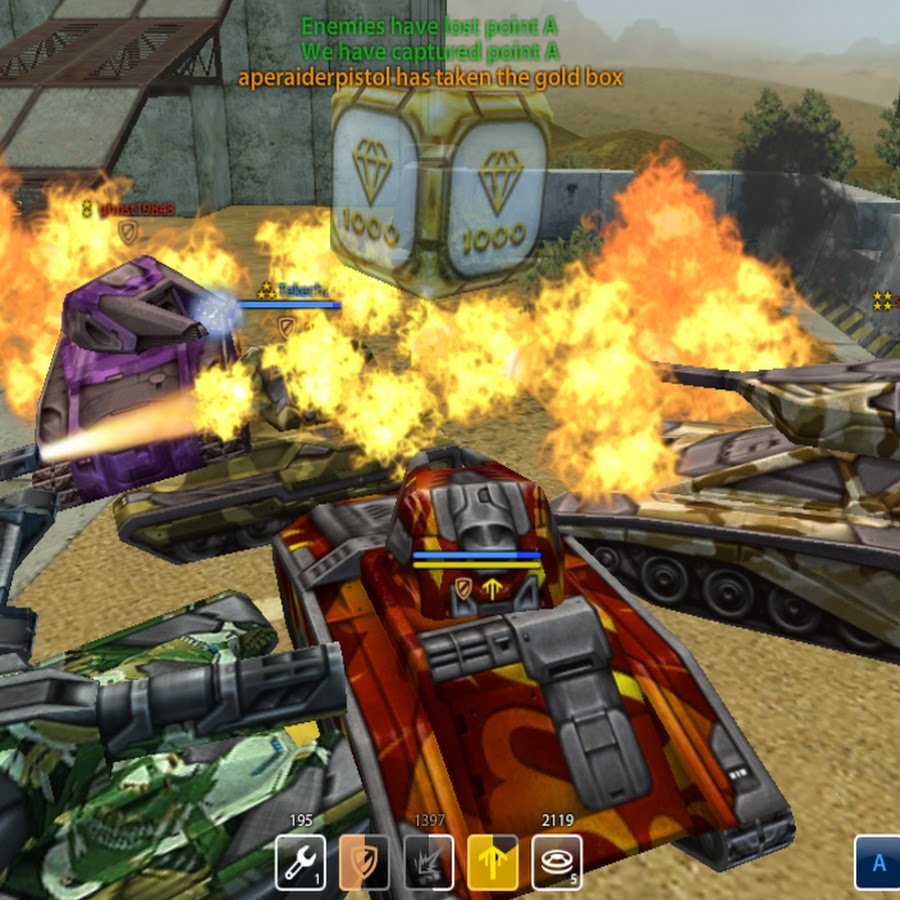Deploy a mine from the supply bar
Viewport: 900px width, 900px height.
[557, 862]
